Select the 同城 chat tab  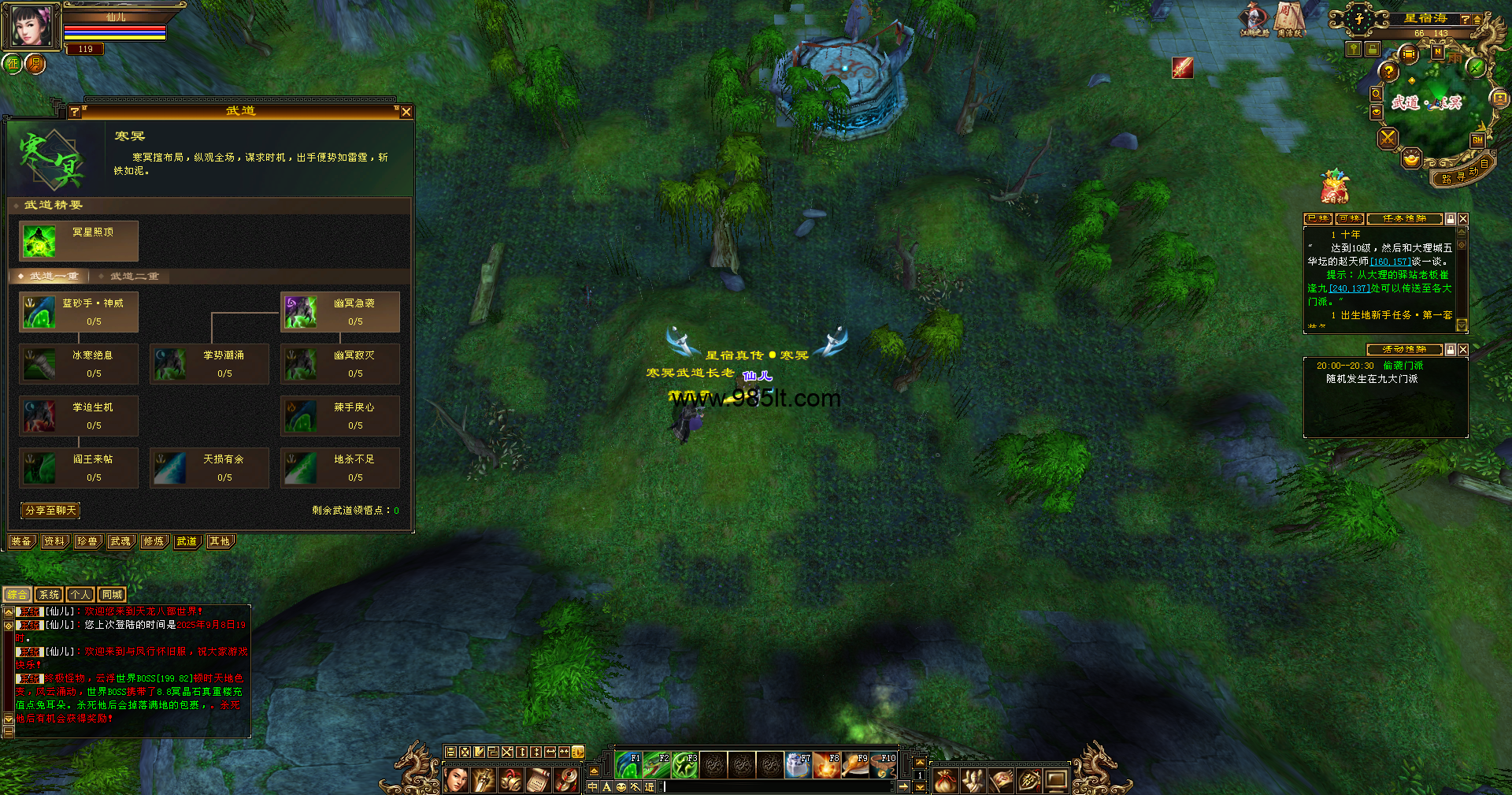point(112,595)
